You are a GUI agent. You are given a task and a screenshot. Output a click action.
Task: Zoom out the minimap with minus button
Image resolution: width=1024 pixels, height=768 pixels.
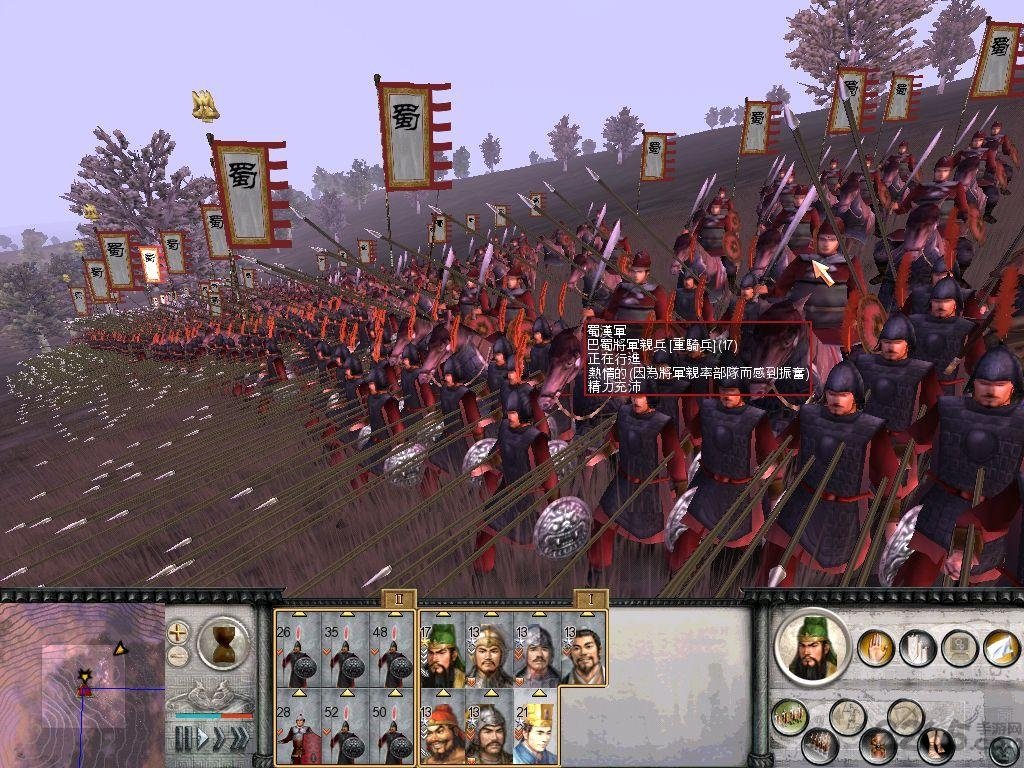(x=178, y=656)
